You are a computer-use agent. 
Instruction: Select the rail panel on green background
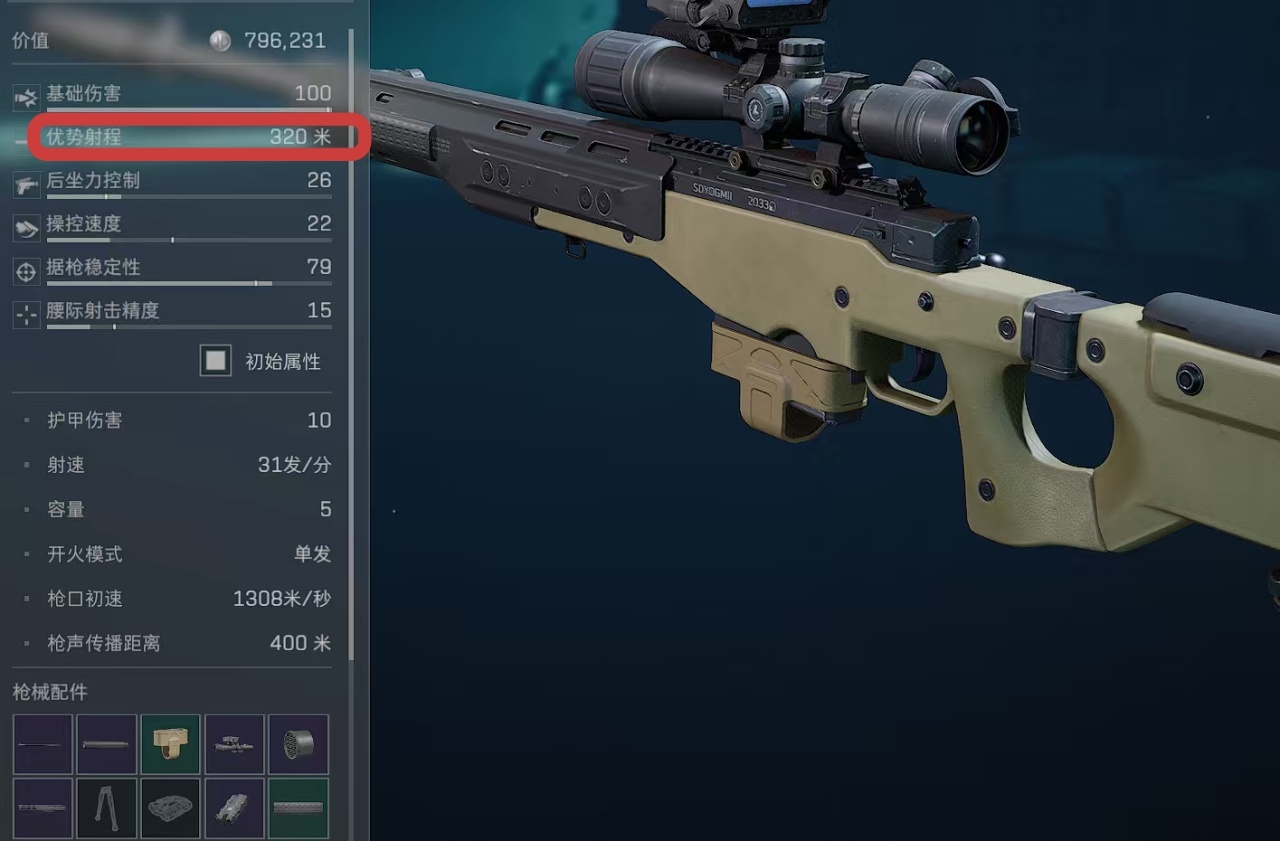coord(298,808)
